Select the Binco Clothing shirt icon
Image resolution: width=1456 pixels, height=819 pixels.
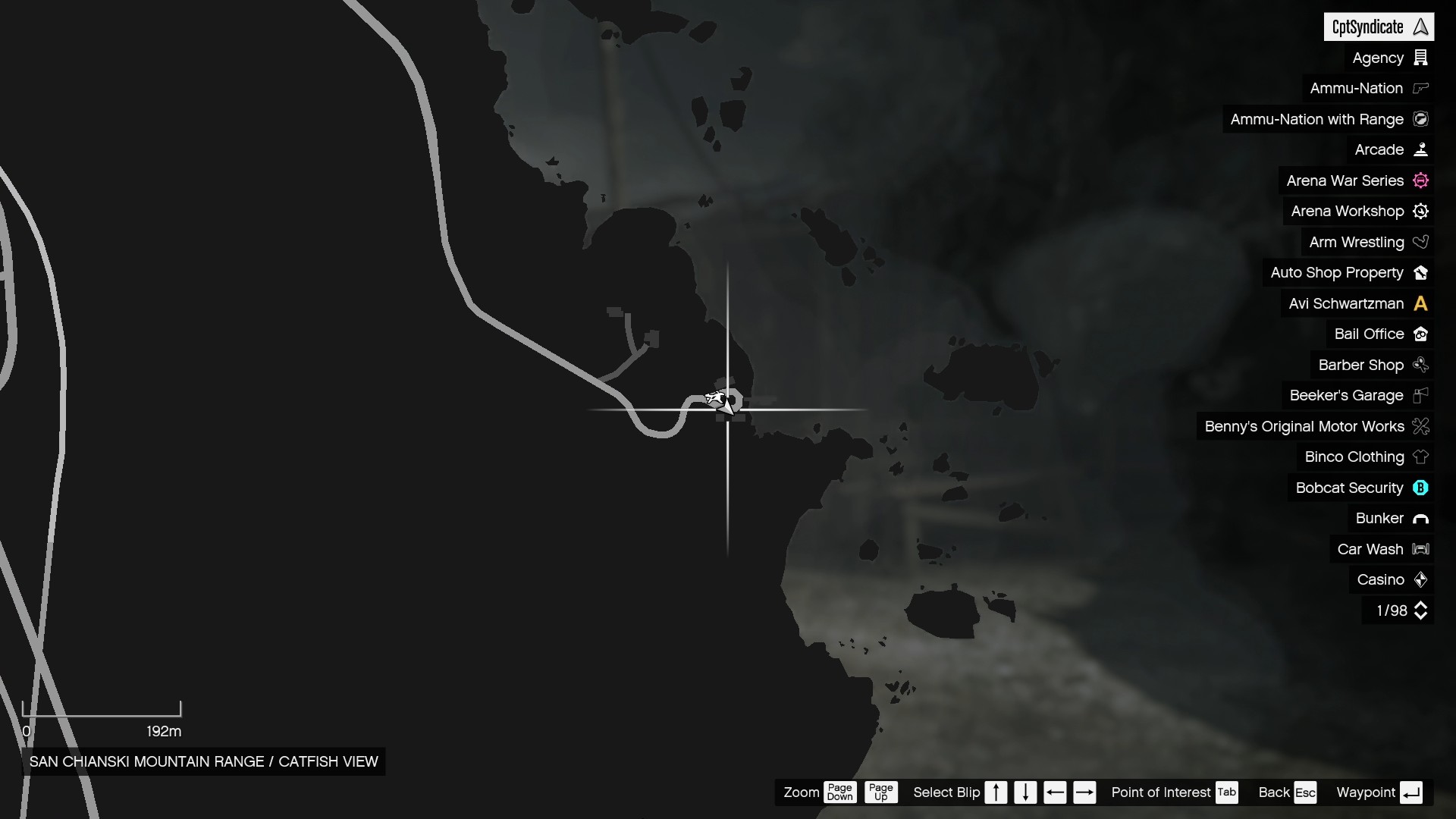click(1421, 457)
